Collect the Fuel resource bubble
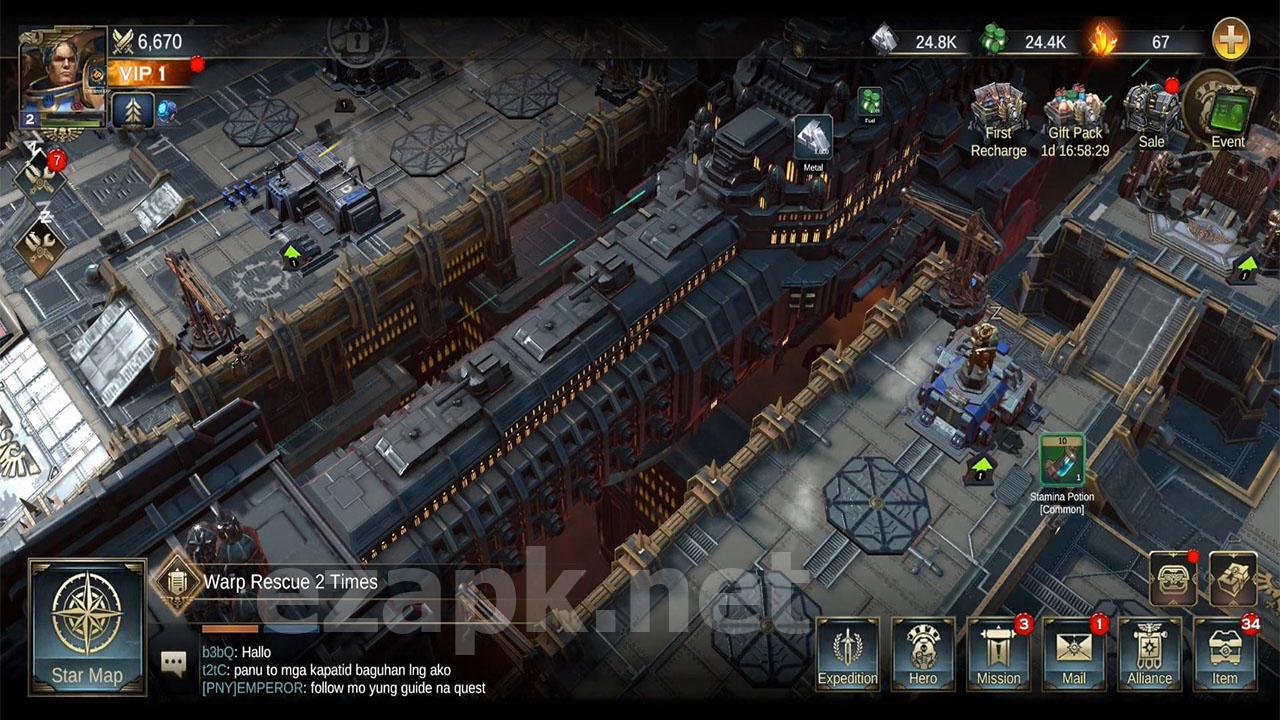The height and width of the screenshot is (720, 1280). pos(869,102)
